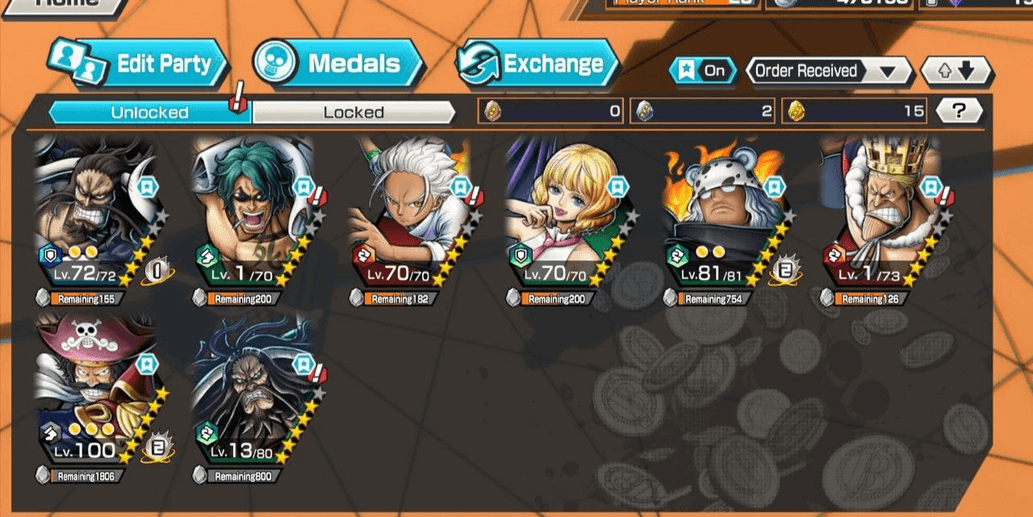Go to the Exchange screen
The height and width of the screenshot is (517, 1033).
coord(537,64)
